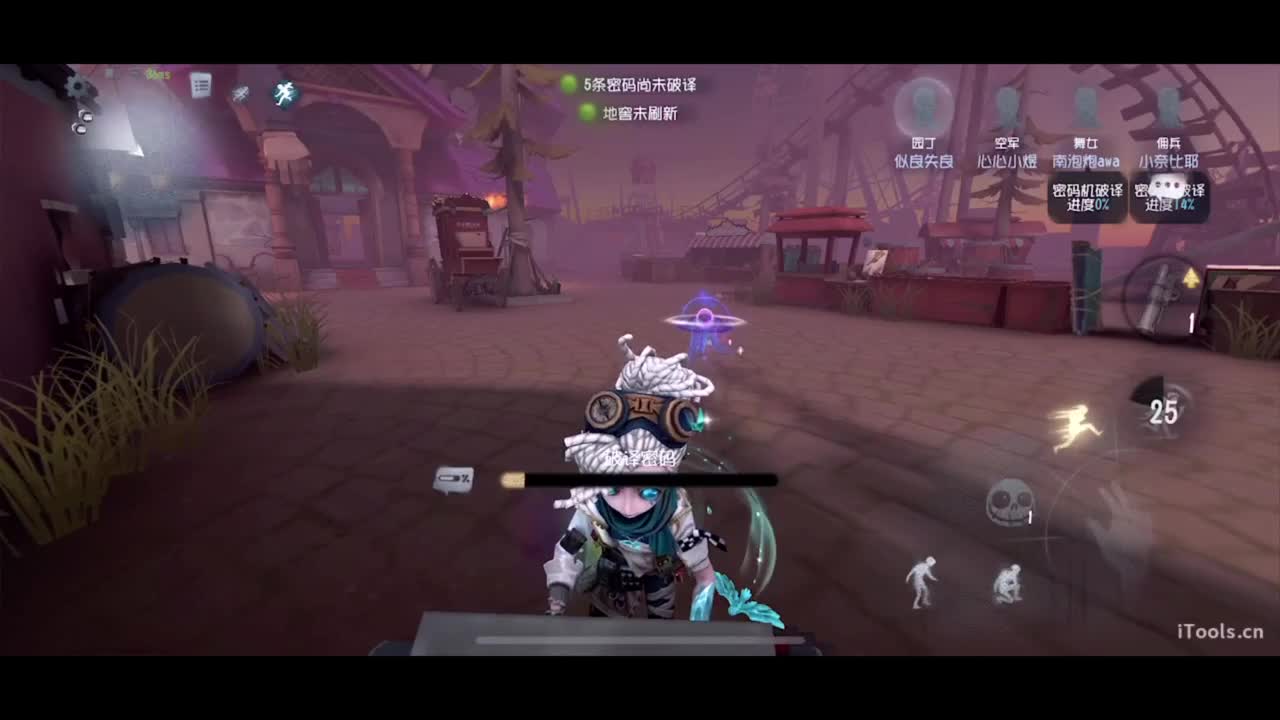Expand teammate 南泡泡awa's decode progress panel
1280x720 pixels.
[1086, 195]
